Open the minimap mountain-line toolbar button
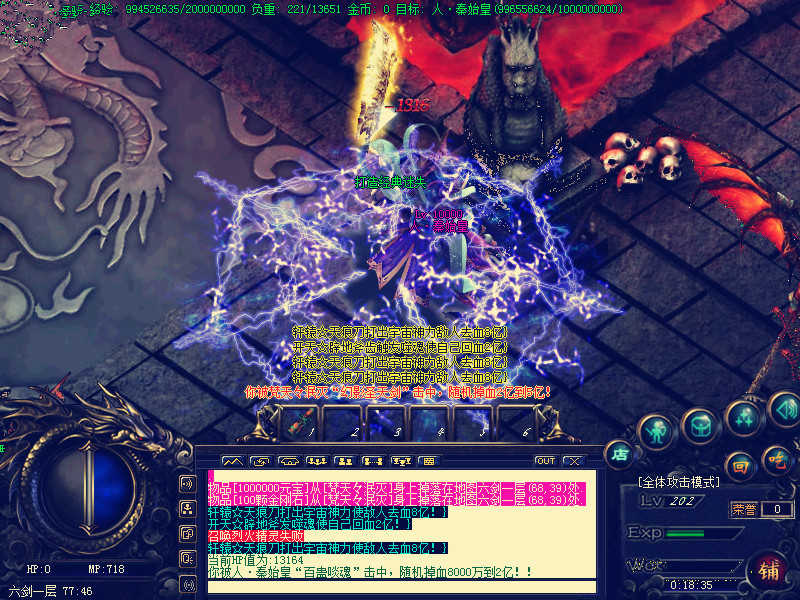This screenshot has width=800, height=600. 232,461
